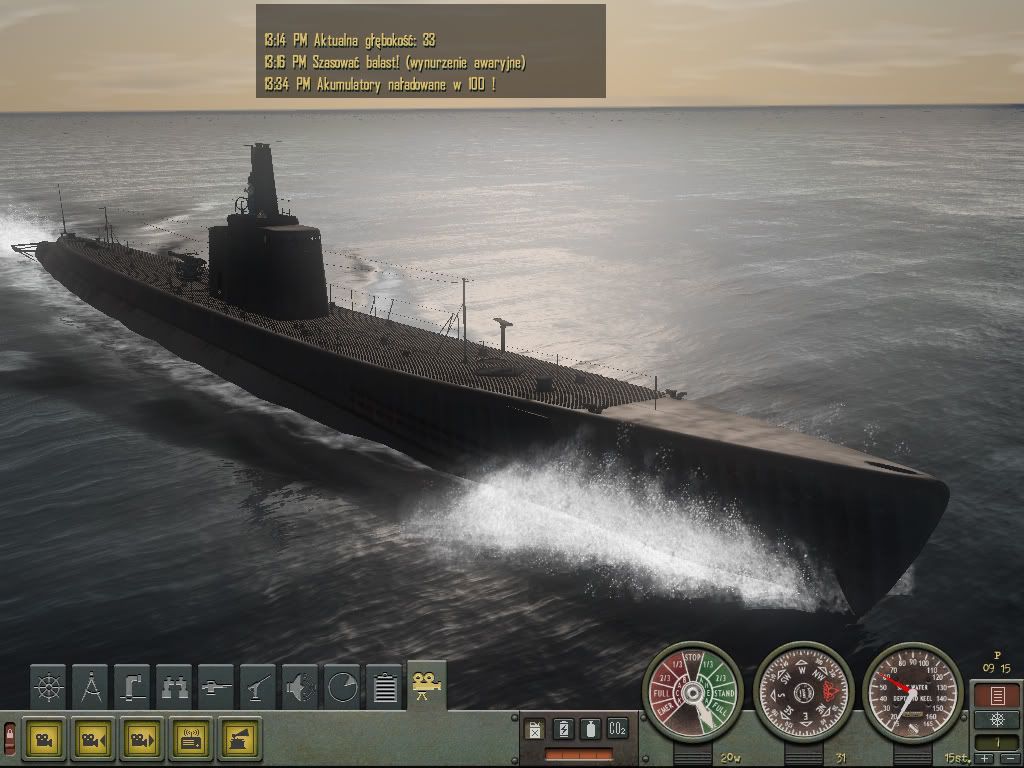This screenshot has width=1024, height=768.
Task: Click the compass heading dial
Action: (x=803, y=691)
